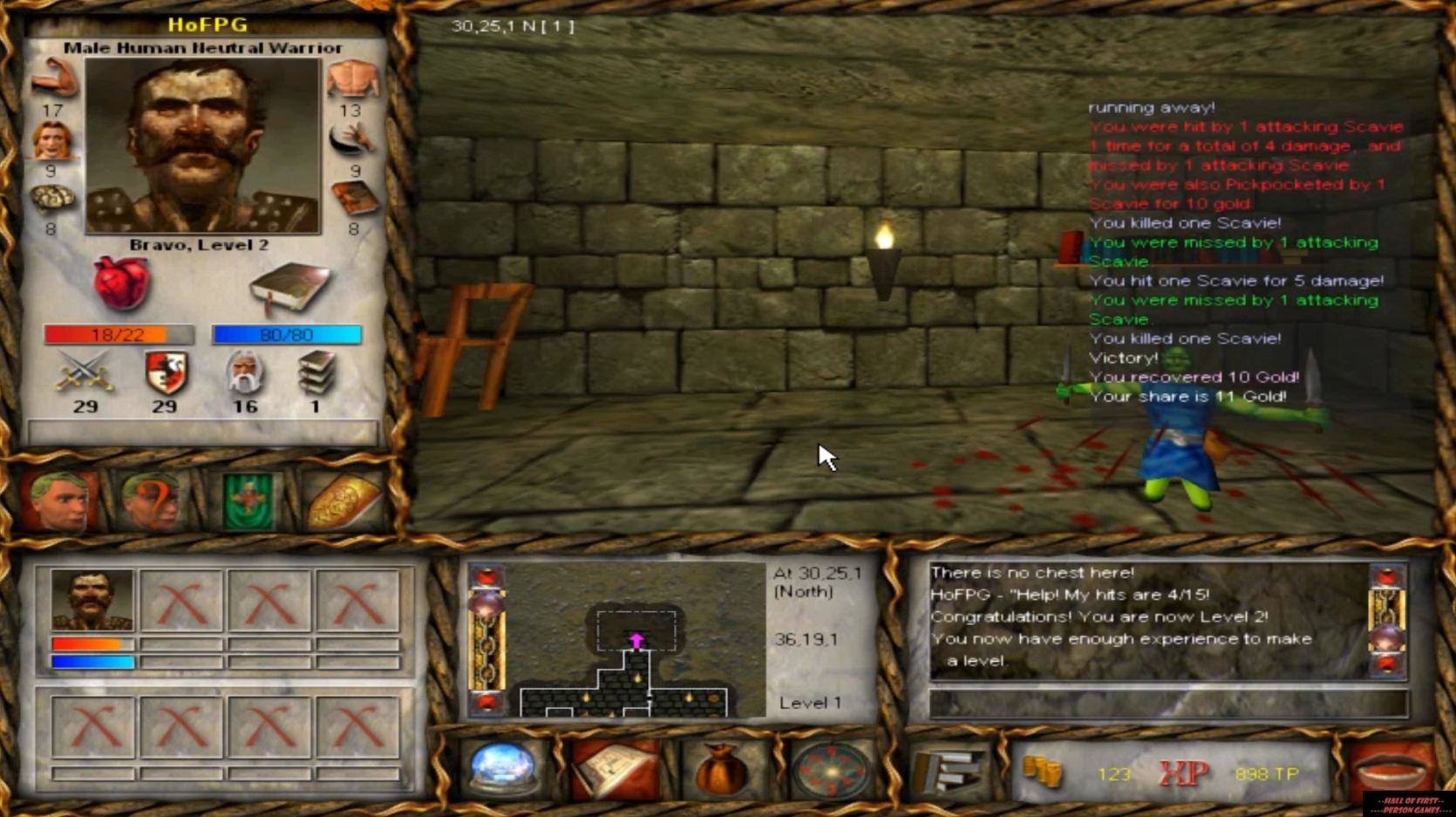Click the green banner party slot
The height and width of the screenshot is (817, 1456).
pyautogui.click(x=248, y=497)
